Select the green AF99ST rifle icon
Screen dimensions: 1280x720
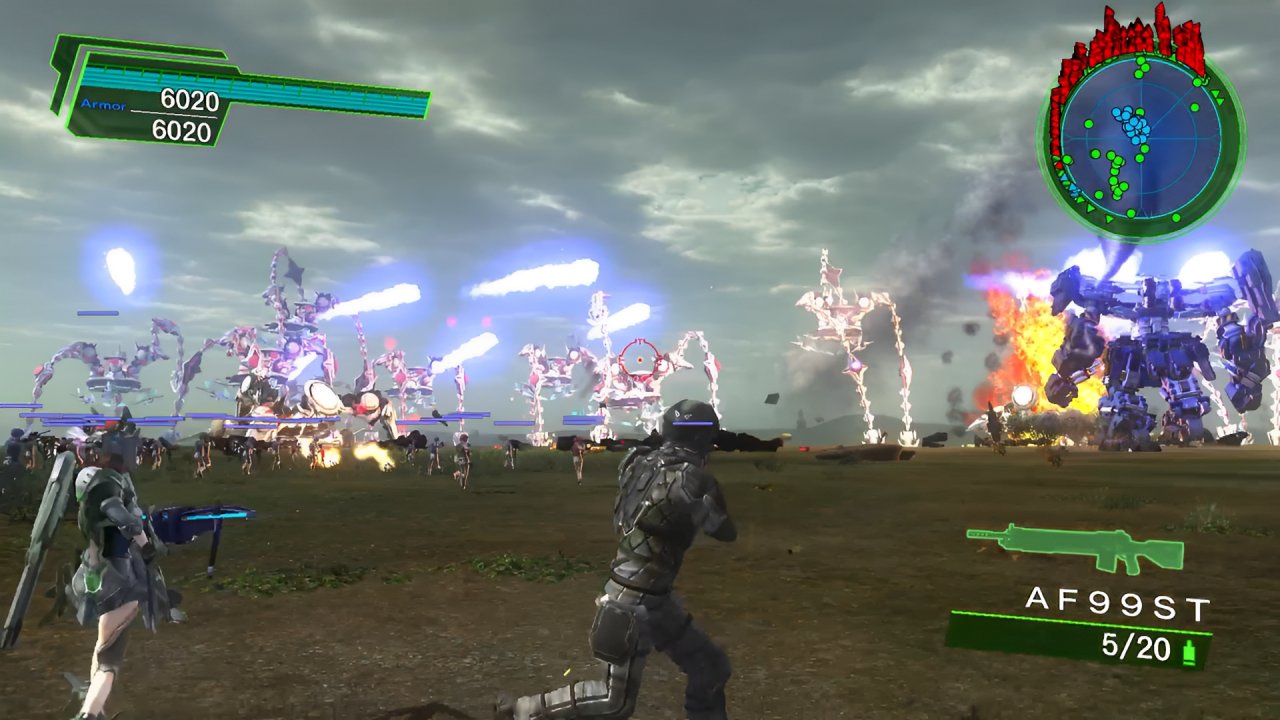[1075, 548]
